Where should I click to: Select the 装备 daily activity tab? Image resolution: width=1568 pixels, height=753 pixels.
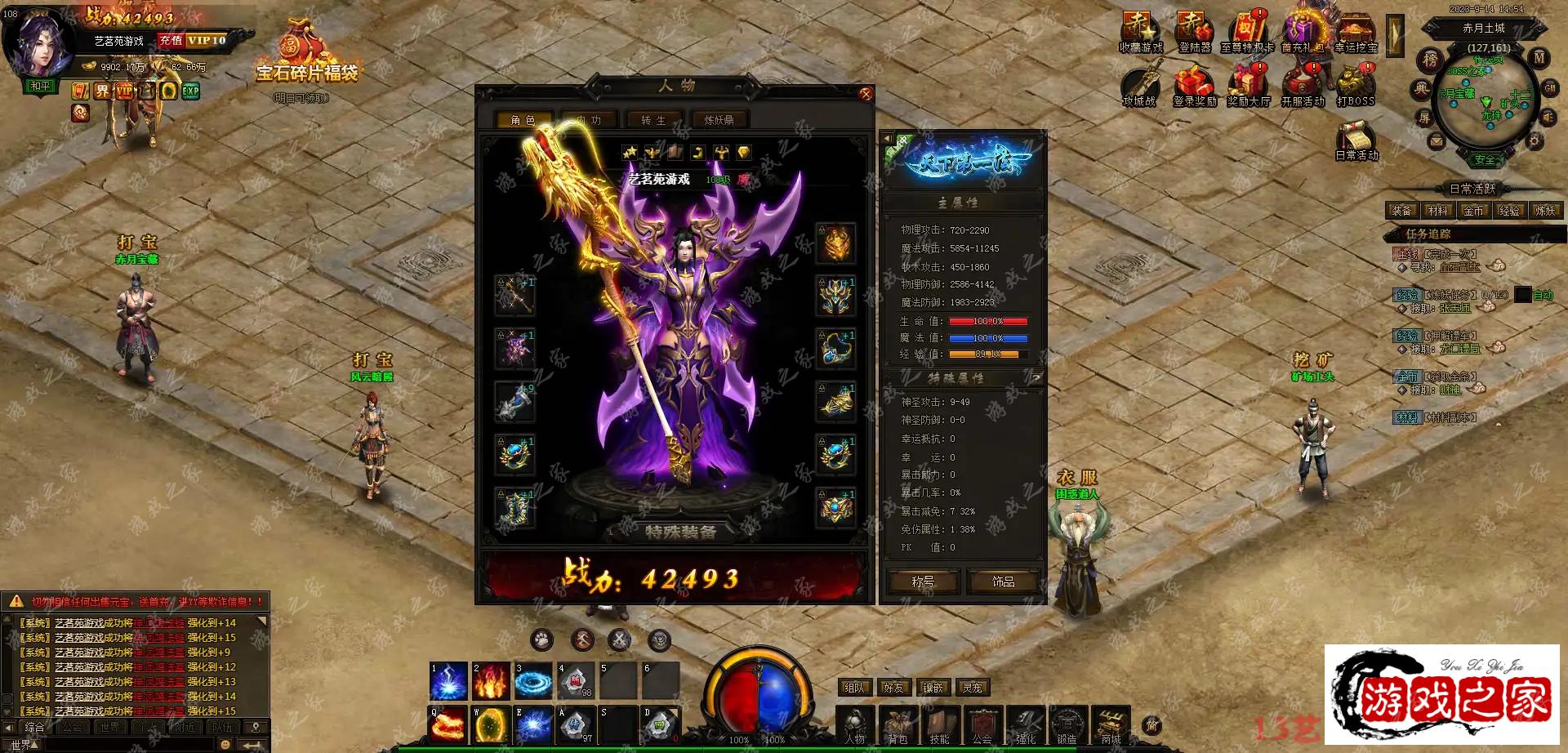point(1401,211)
